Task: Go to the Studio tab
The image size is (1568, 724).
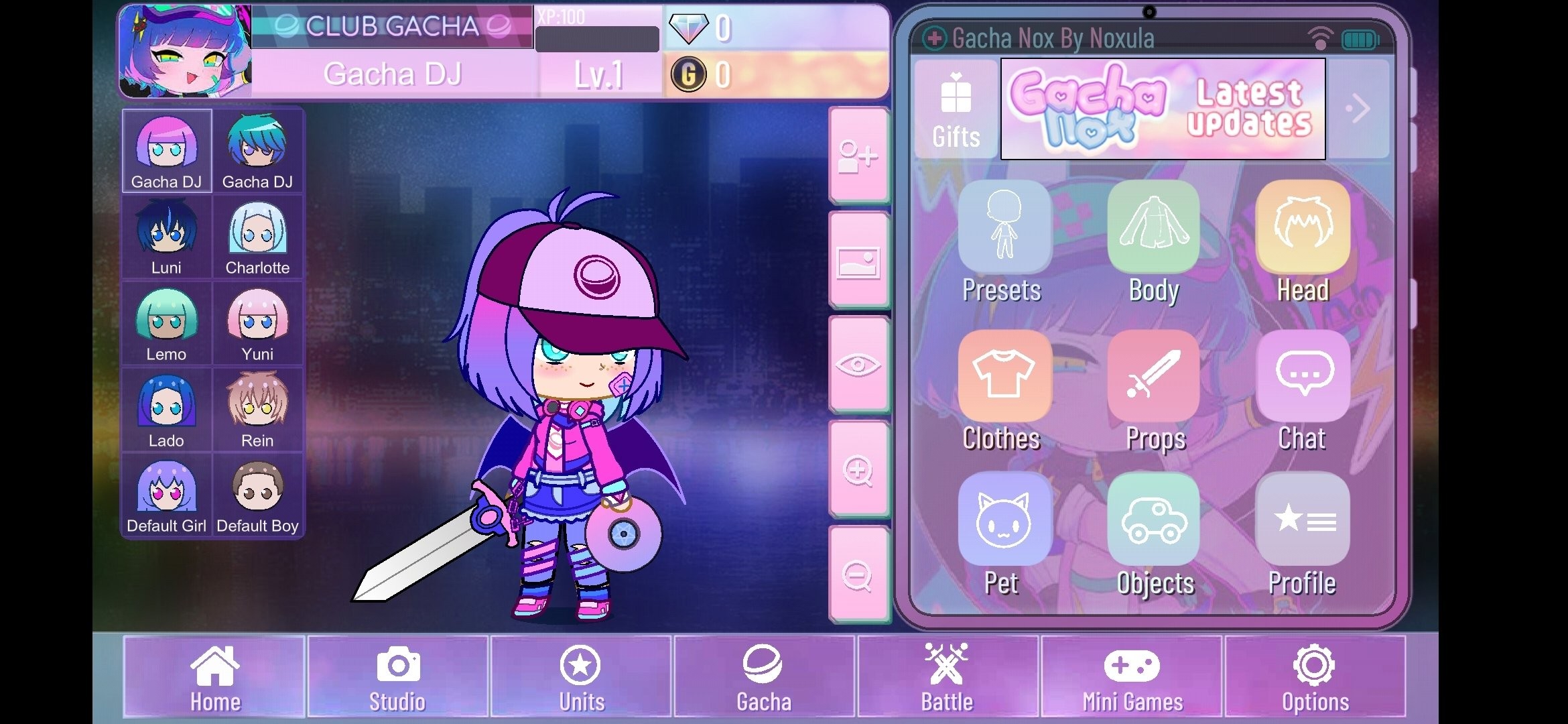Action: click(x=397, y=676)
